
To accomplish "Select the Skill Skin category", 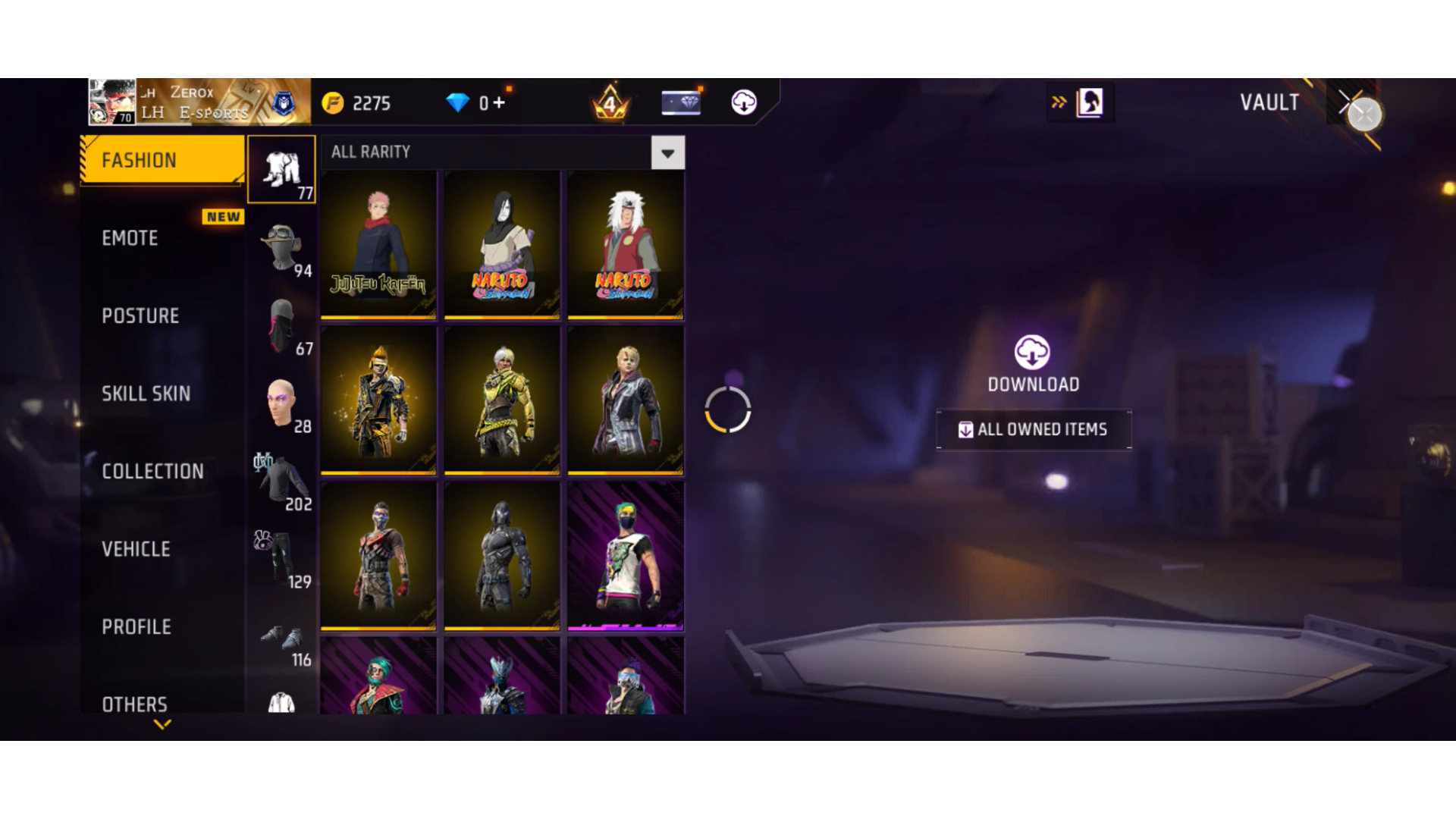I will tap(146, 394).
